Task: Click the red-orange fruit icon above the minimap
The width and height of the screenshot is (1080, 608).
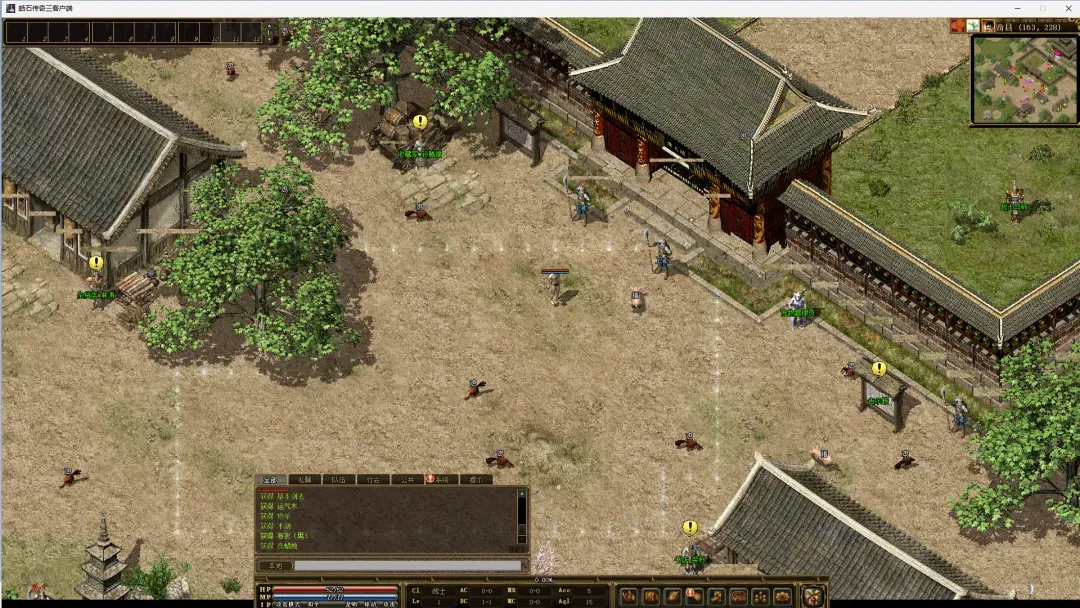Action: coord(958,25)
